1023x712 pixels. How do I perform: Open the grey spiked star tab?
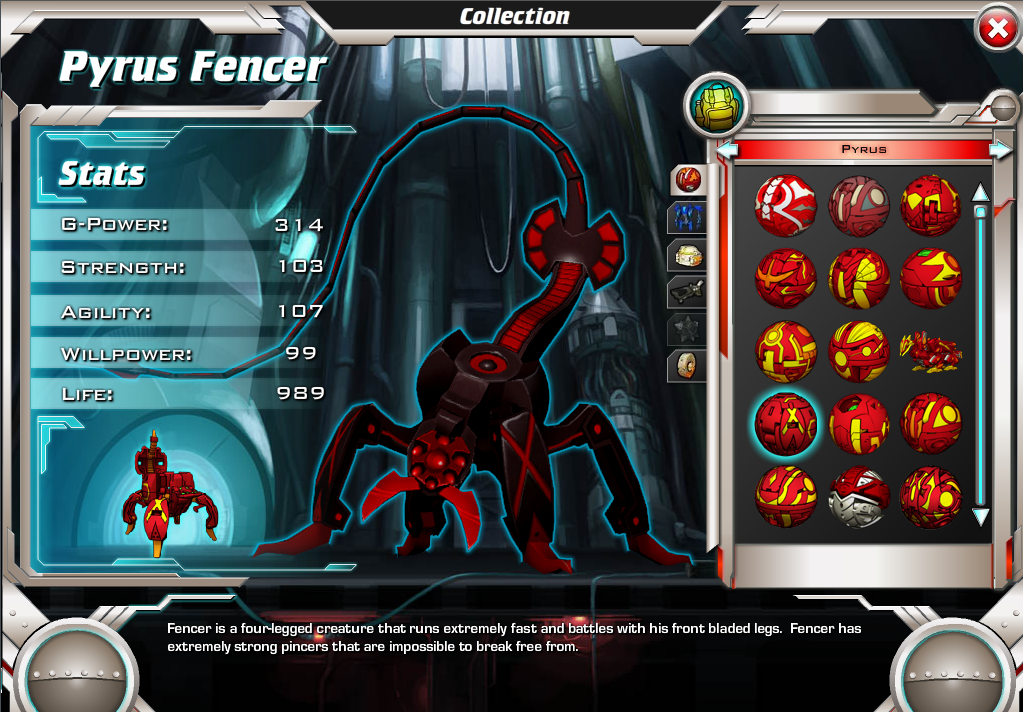pos(688,329)
